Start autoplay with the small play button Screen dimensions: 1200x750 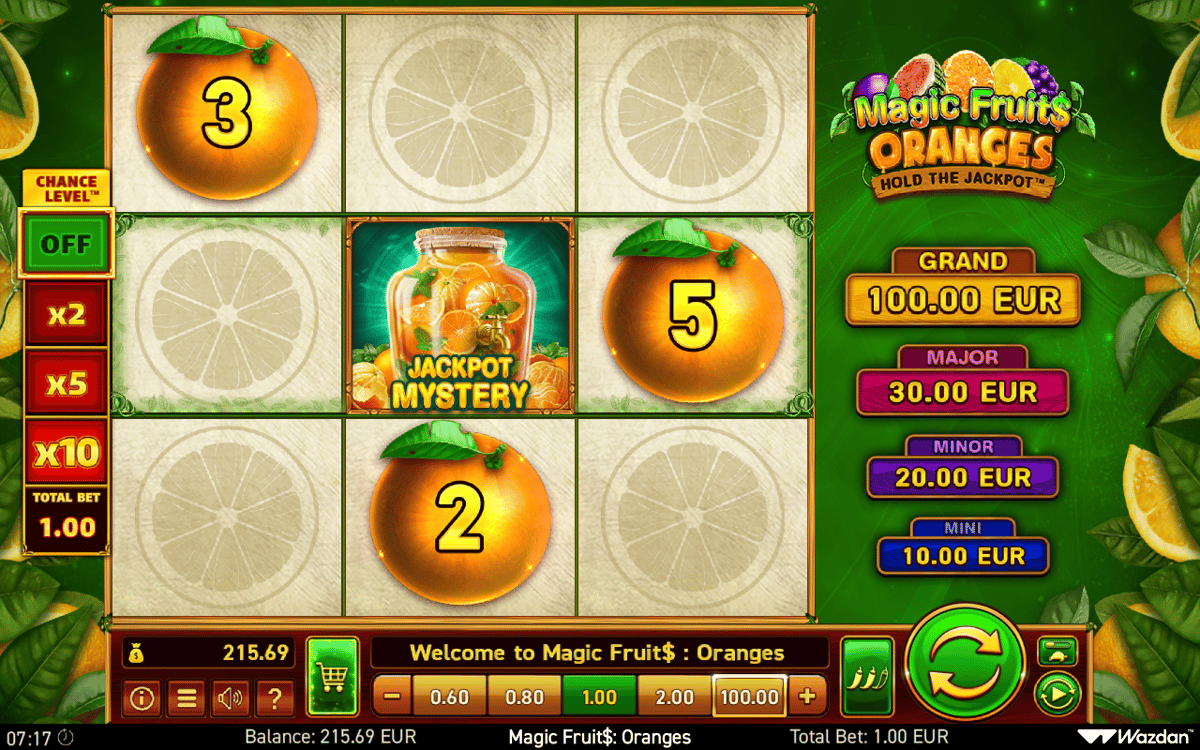(1057, 693)
